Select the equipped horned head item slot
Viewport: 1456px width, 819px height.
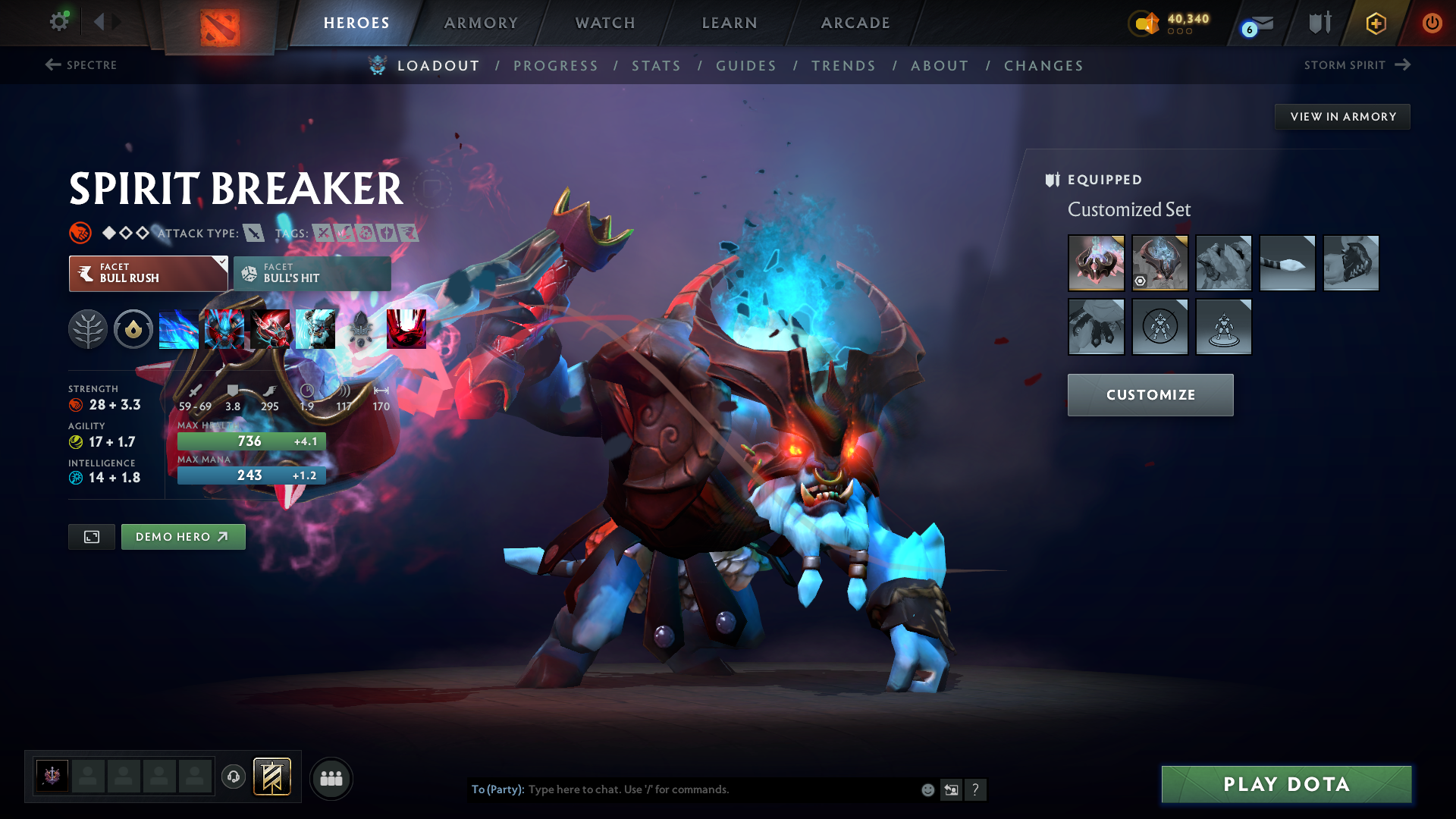pyautogui.click(x=1096, y=263)
